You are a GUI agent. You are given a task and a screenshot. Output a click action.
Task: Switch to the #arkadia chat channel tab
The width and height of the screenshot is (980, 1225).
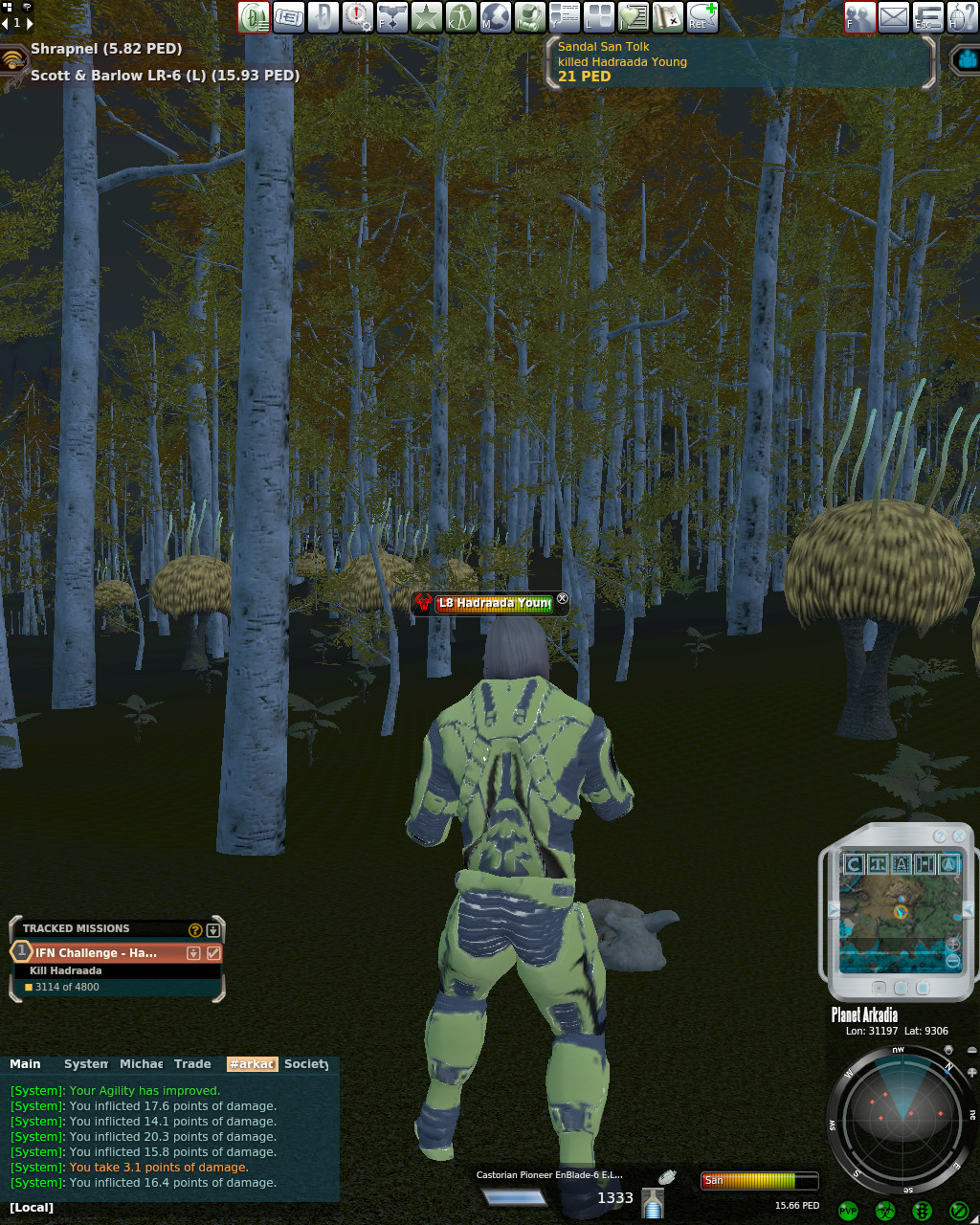252,1064
